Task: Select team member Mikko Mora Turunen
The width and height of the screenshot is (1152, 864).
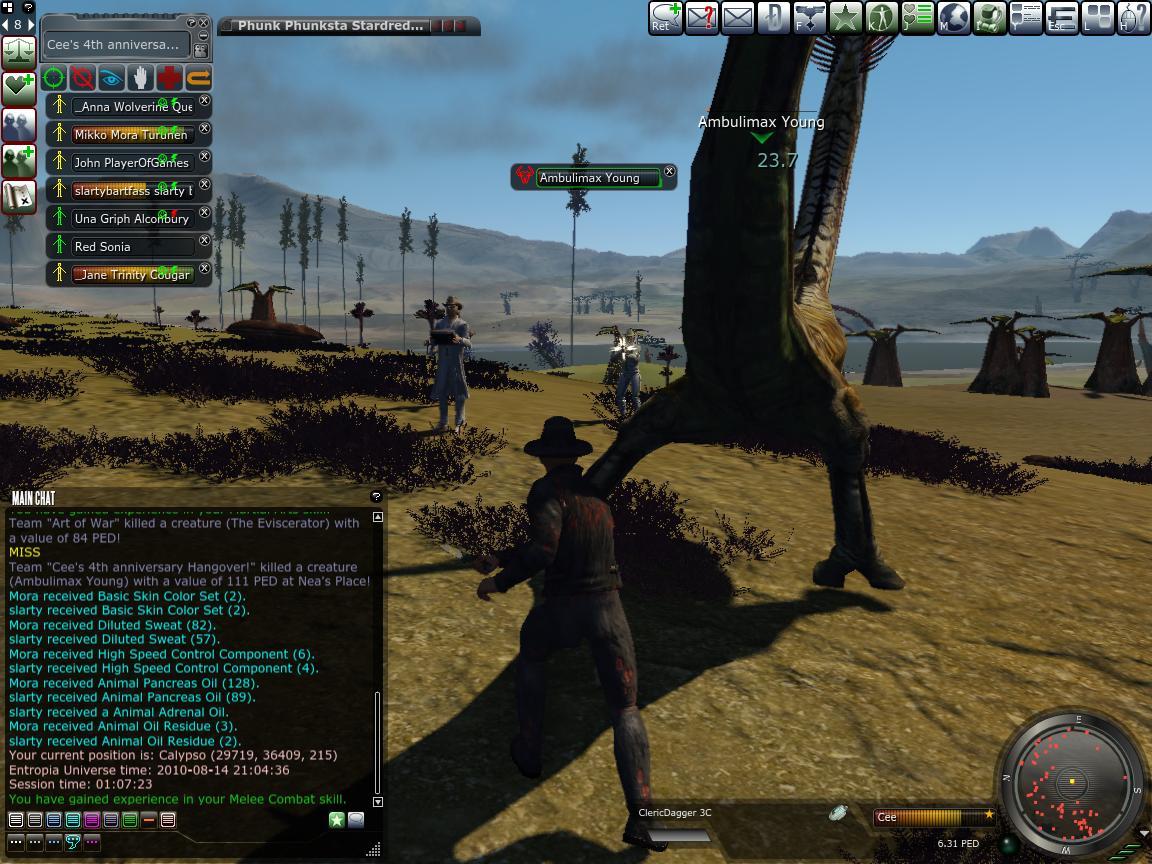Action: click(130, 135)
